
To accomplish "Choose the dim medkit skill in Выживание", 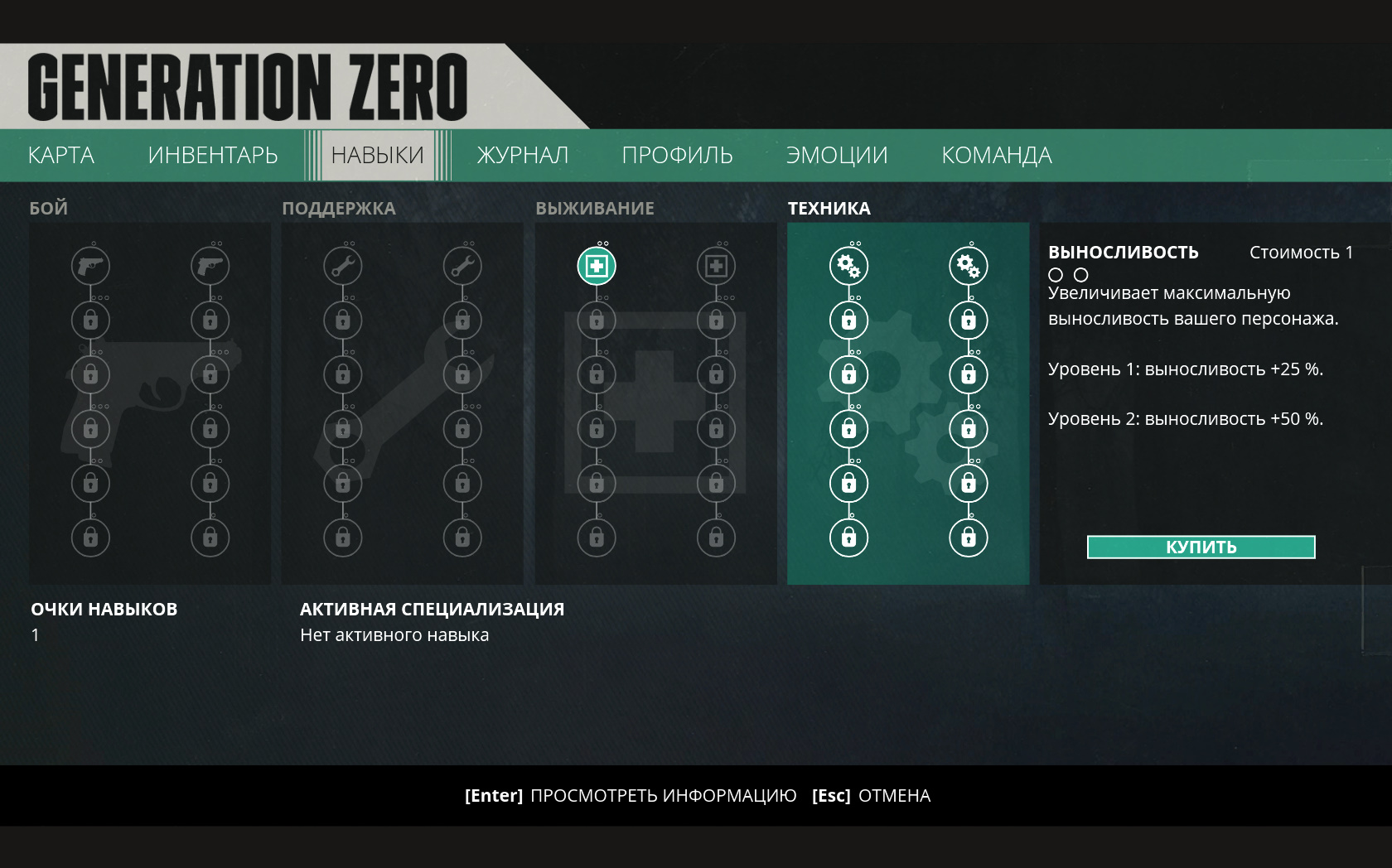I will [x=716, y=266].
